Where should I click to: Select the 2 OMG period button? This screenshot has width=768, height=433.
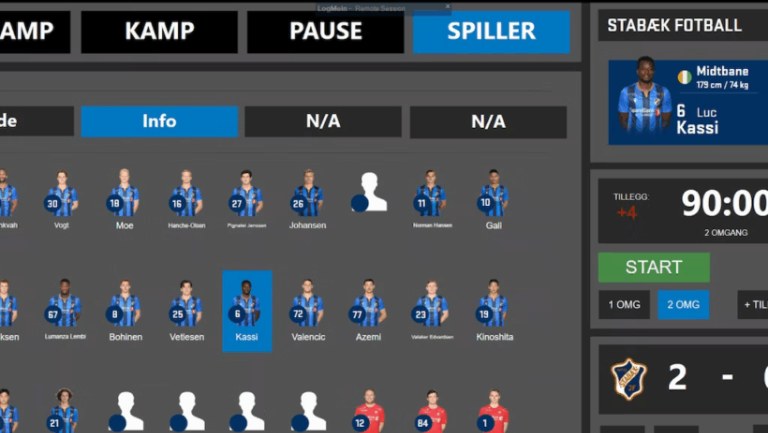click(683, 305)
